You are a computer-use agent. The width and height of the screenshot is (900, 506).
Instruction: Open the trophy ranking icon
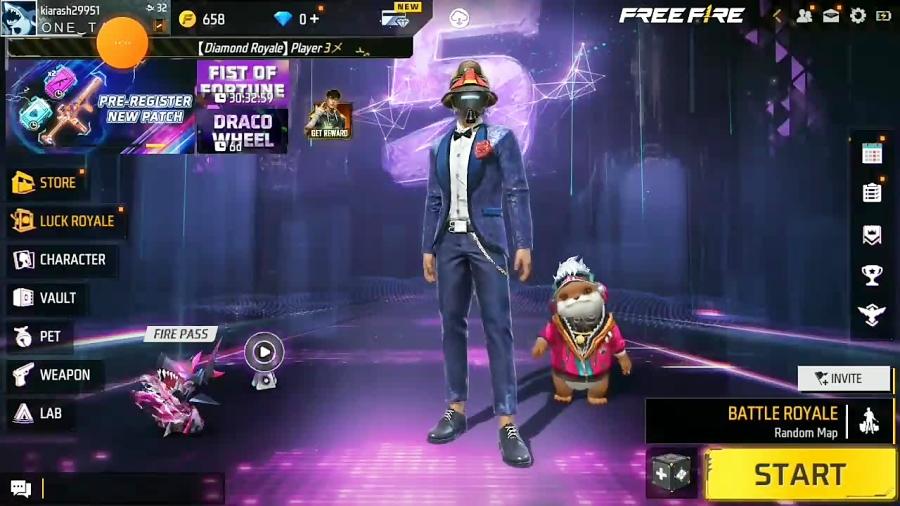[x=872, y=275]
